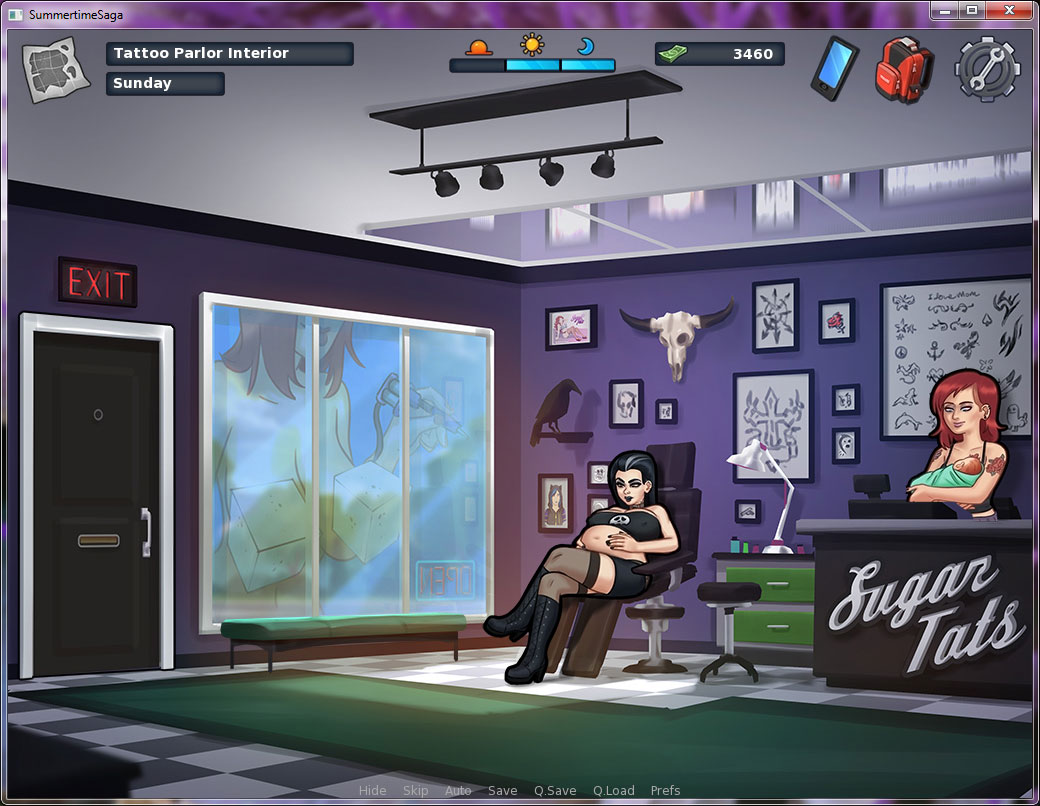
Task: Open the Save menu
Action: (x=502, y=791)
